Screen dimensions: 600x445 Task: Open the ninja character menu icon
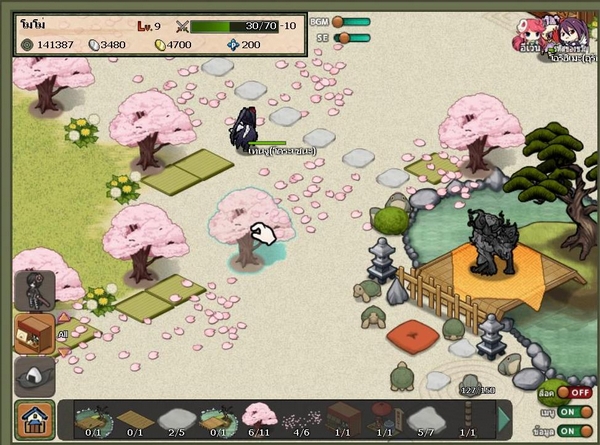click(x=34, y=289)
